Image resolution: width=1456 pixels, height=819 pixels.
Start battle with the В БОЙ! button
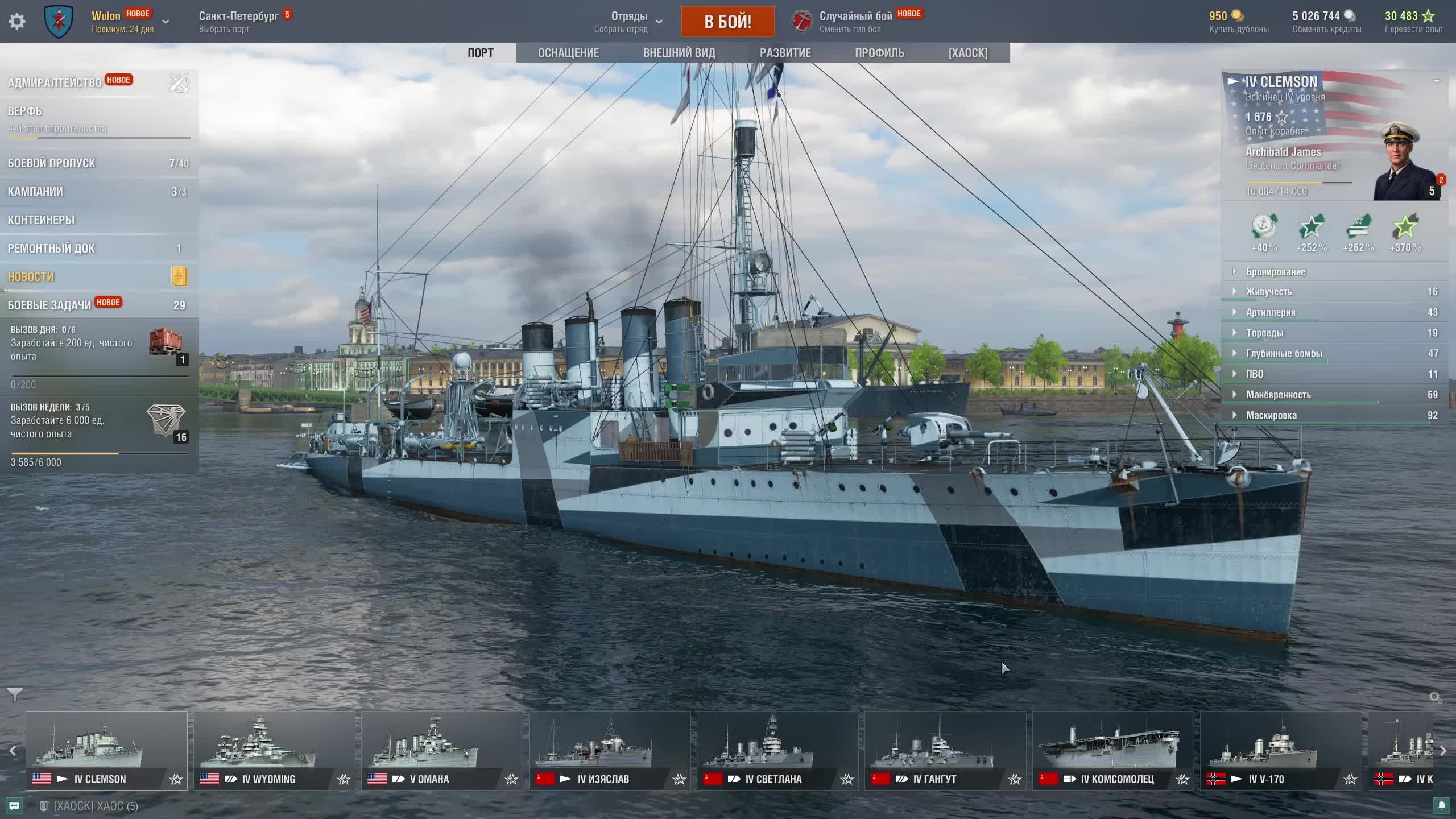coord(727,22)
